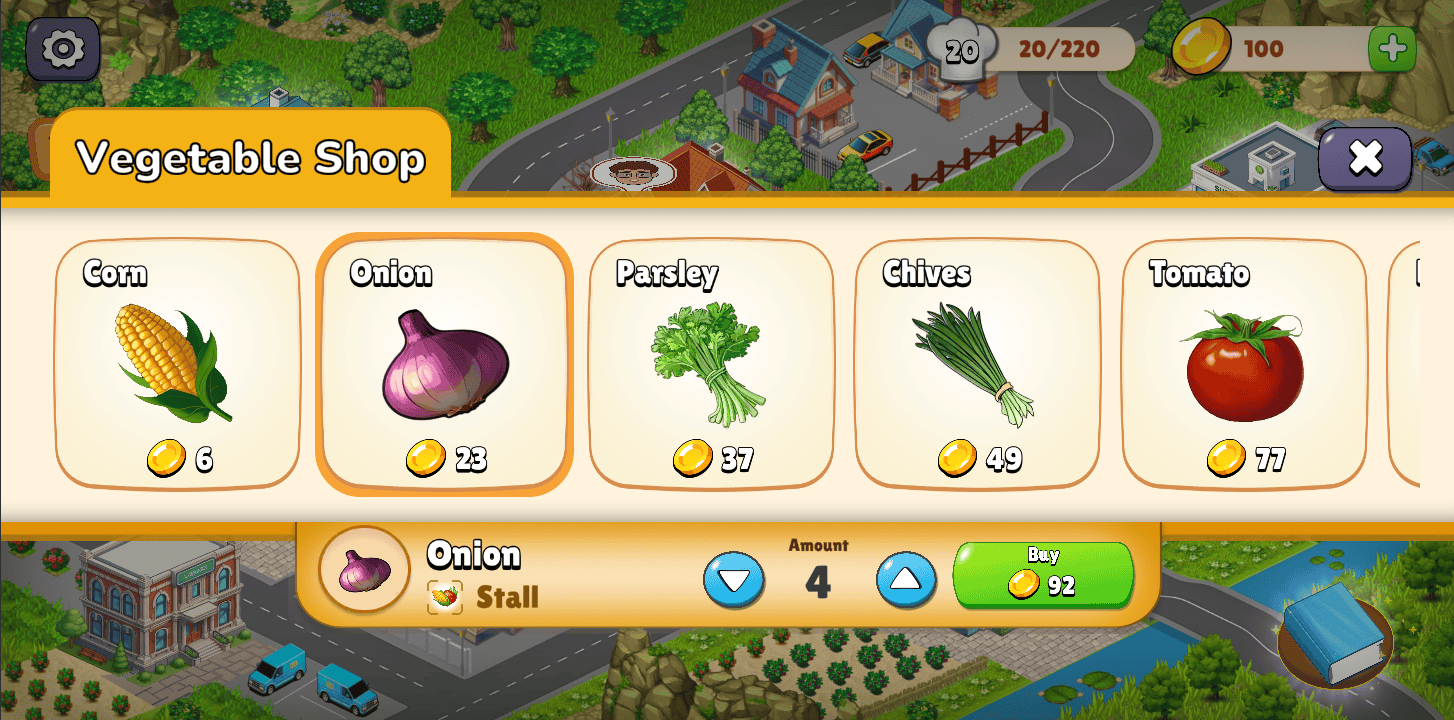This screenshot has height=720, width=1454.
Task: Add more coins with the green plus
Action: (x=1391, y=48)
